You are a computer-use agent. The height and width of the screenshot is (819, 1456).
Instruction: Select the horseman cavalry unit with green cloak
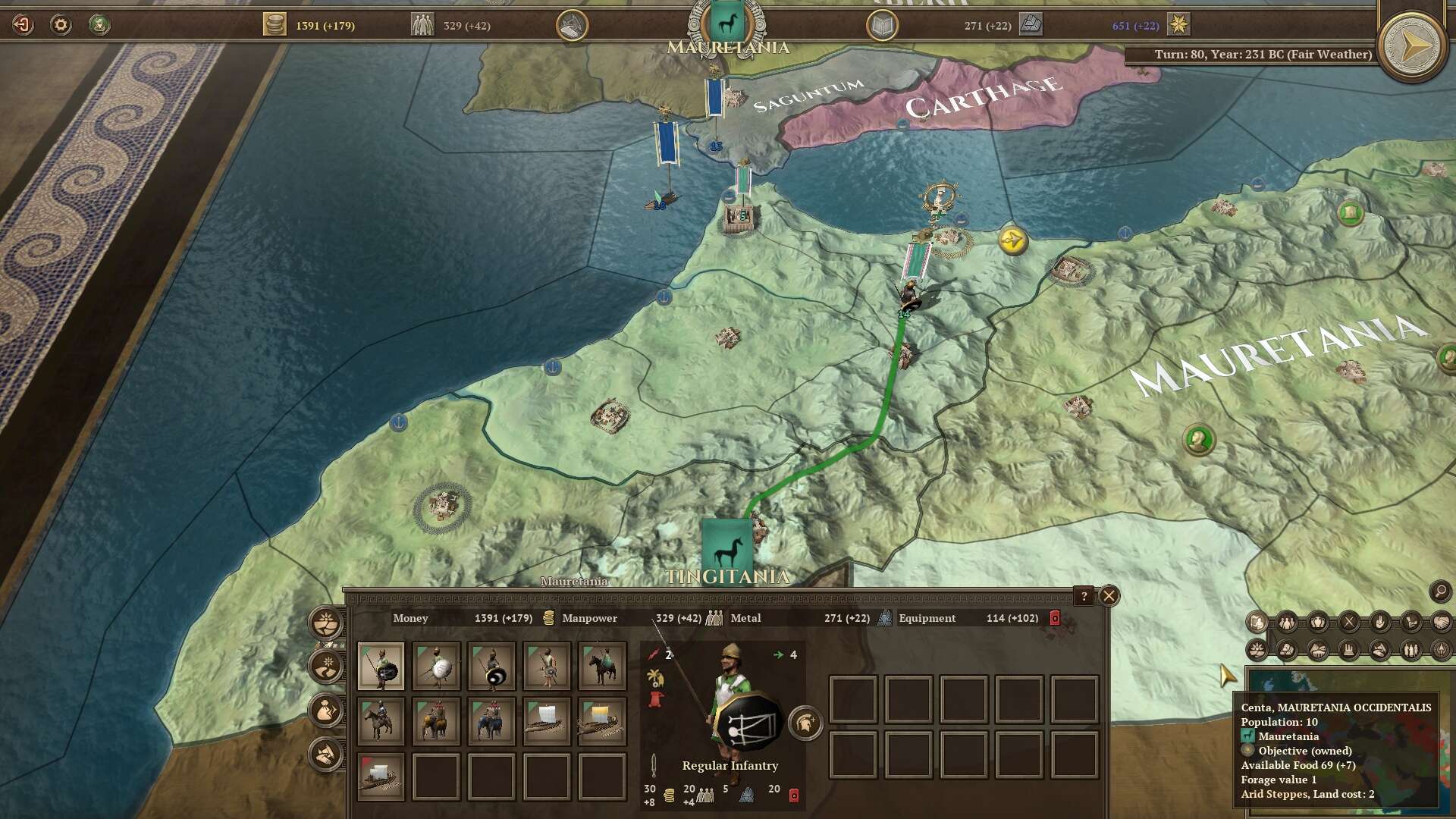[602, 666]
